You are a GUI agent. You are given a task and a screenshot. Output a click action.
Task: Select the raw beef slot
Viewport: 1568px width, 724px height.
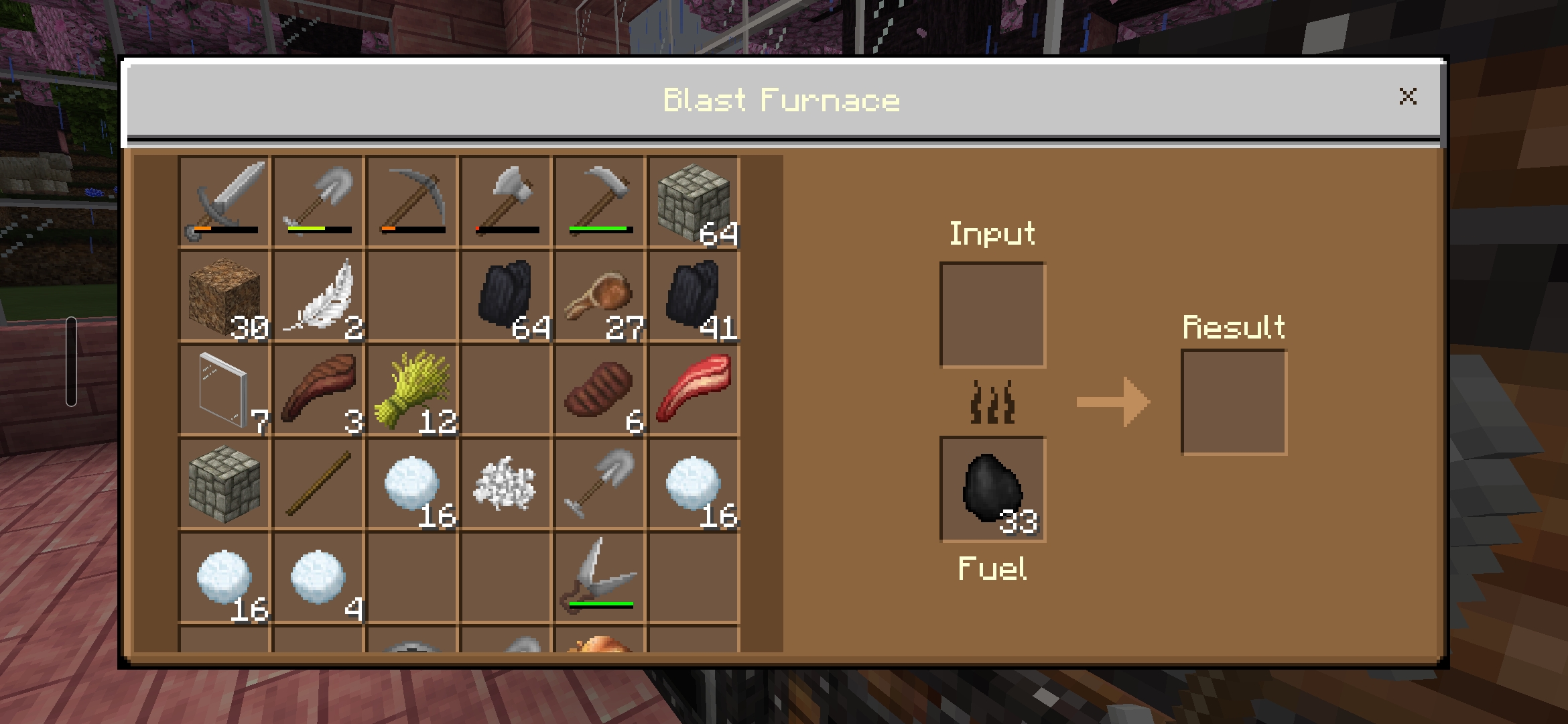tap(694, 389)
